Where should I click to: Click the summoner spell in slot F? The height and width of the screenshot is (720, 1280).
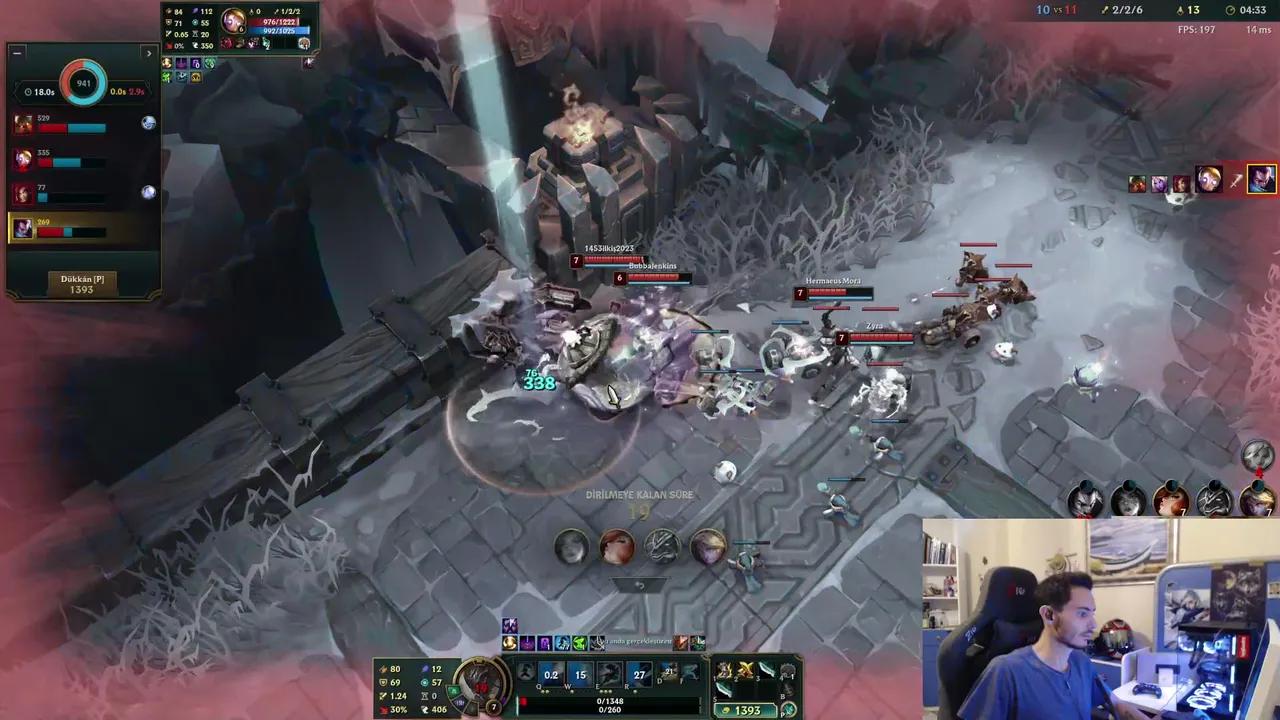pos(690,672)
